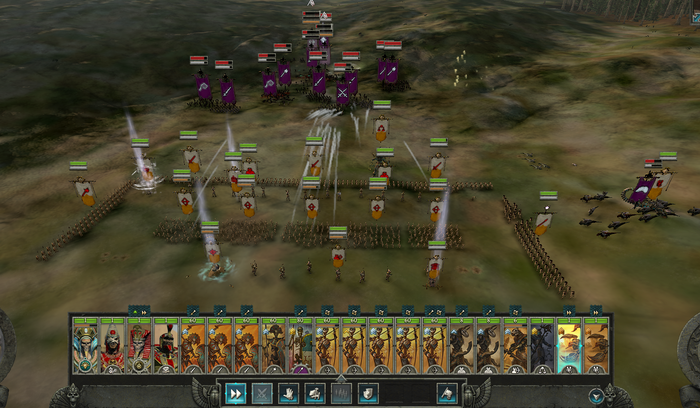Select the red-hooded skull hero card
700x408 pixels.
pos(112,346)
